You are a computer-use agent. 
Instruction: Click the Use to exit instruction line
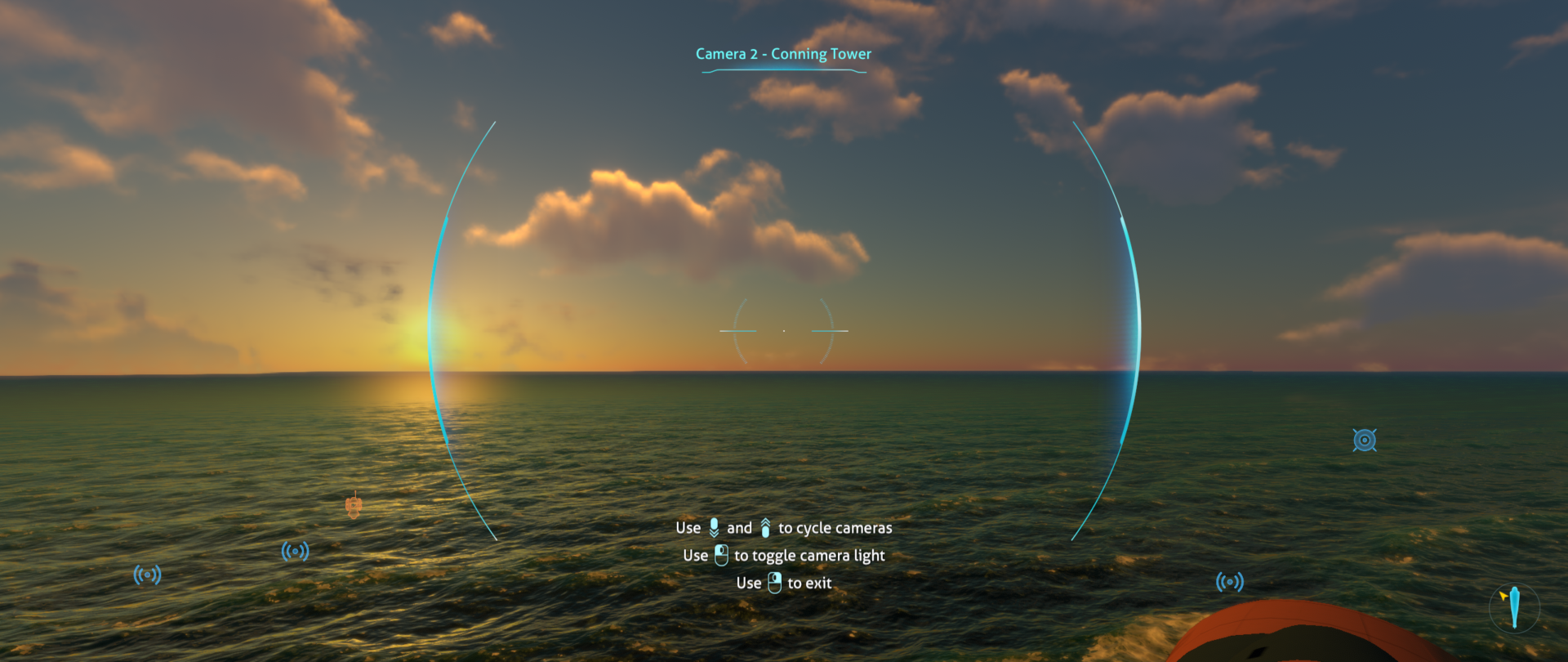tap(783, 583)
